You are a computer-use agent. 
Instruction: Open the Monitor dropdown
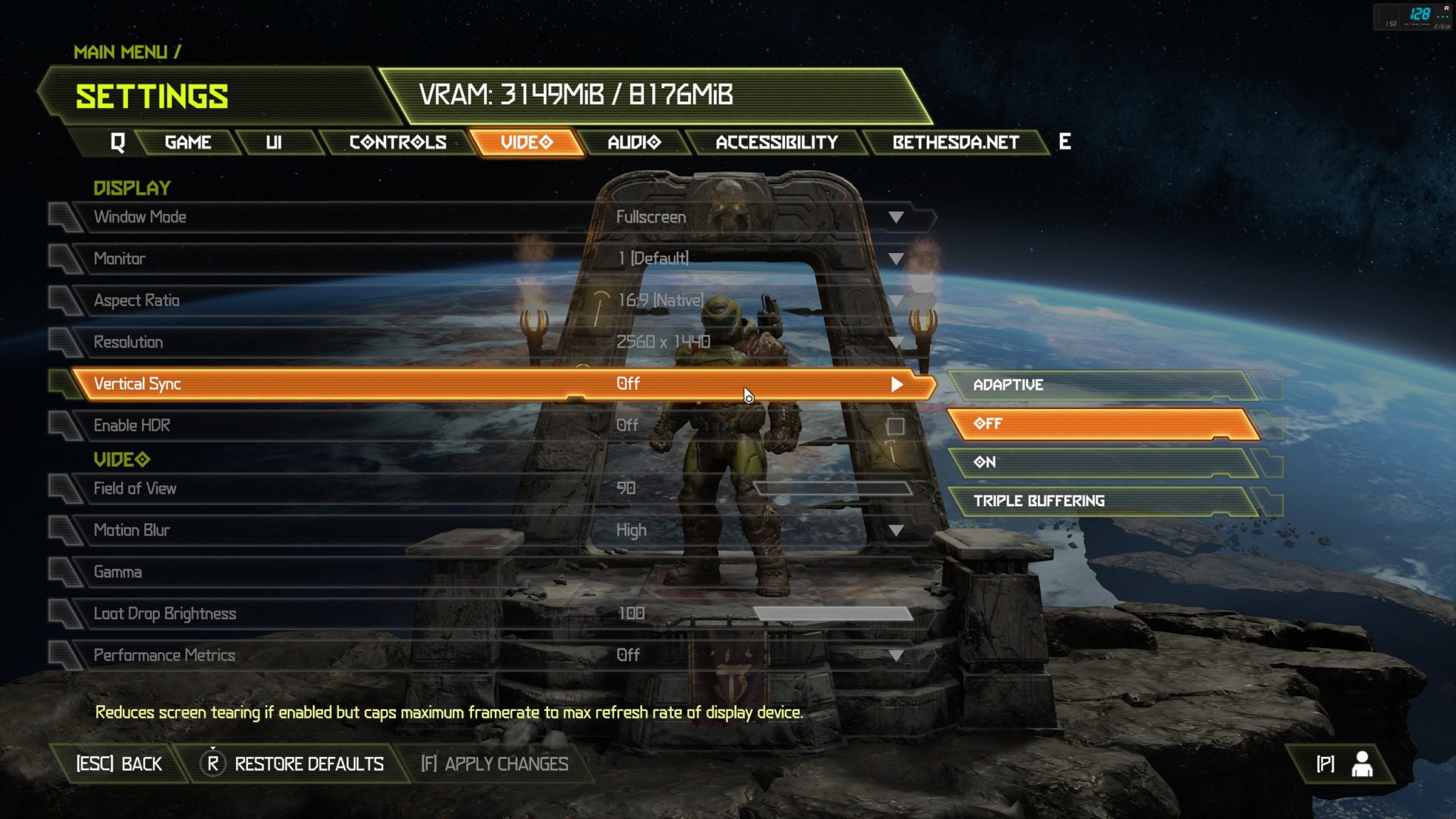click(x=896, y=259)
